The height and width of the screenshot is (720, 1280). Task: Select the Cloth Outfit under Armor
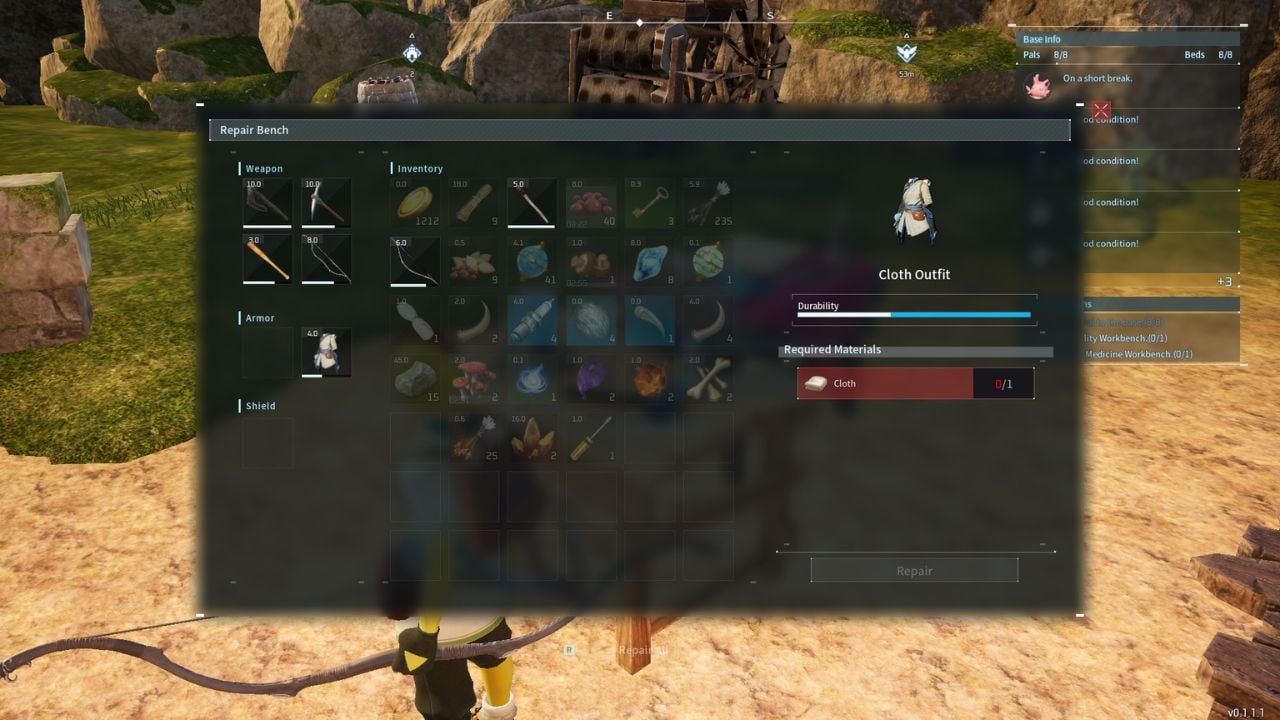(326, 352)
